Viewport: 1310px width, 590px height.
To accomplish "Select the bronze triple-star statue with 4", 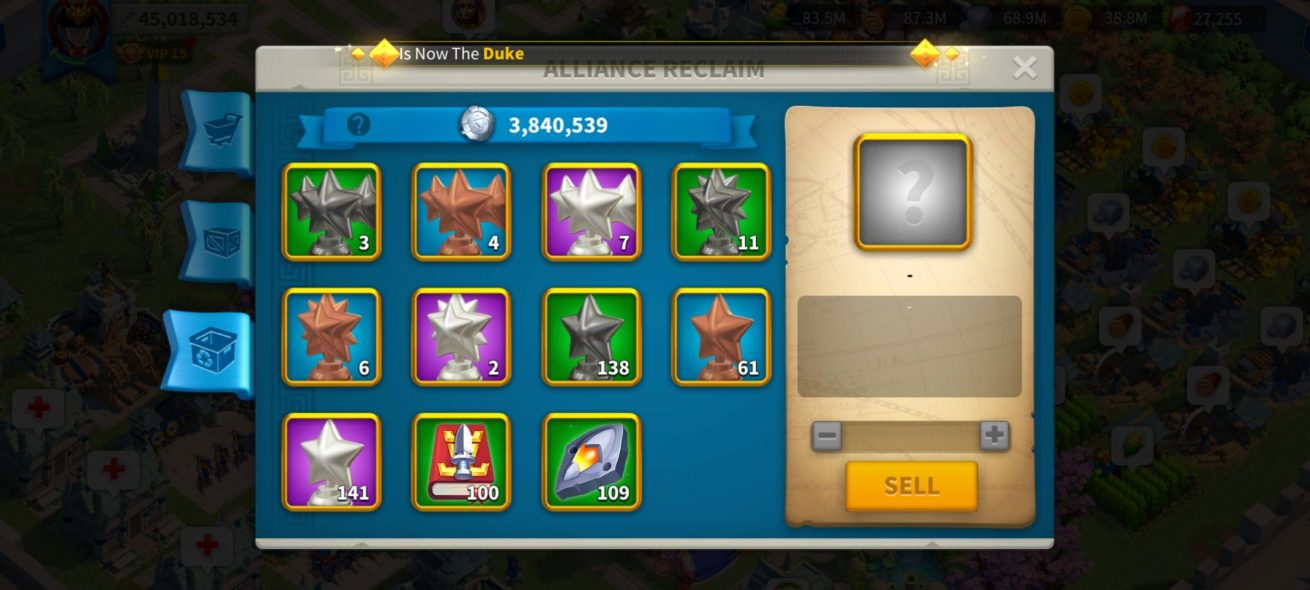I will 461,212.
